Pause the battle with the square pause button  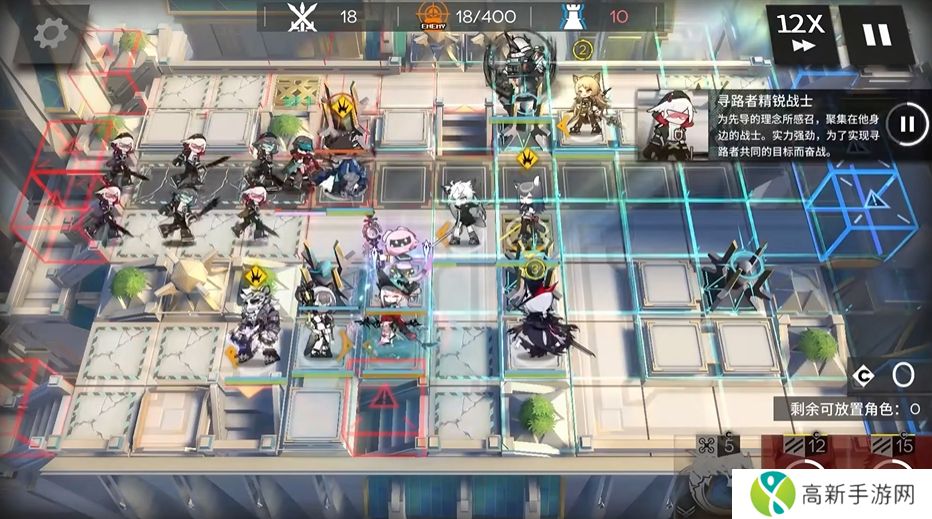point(876,33)
